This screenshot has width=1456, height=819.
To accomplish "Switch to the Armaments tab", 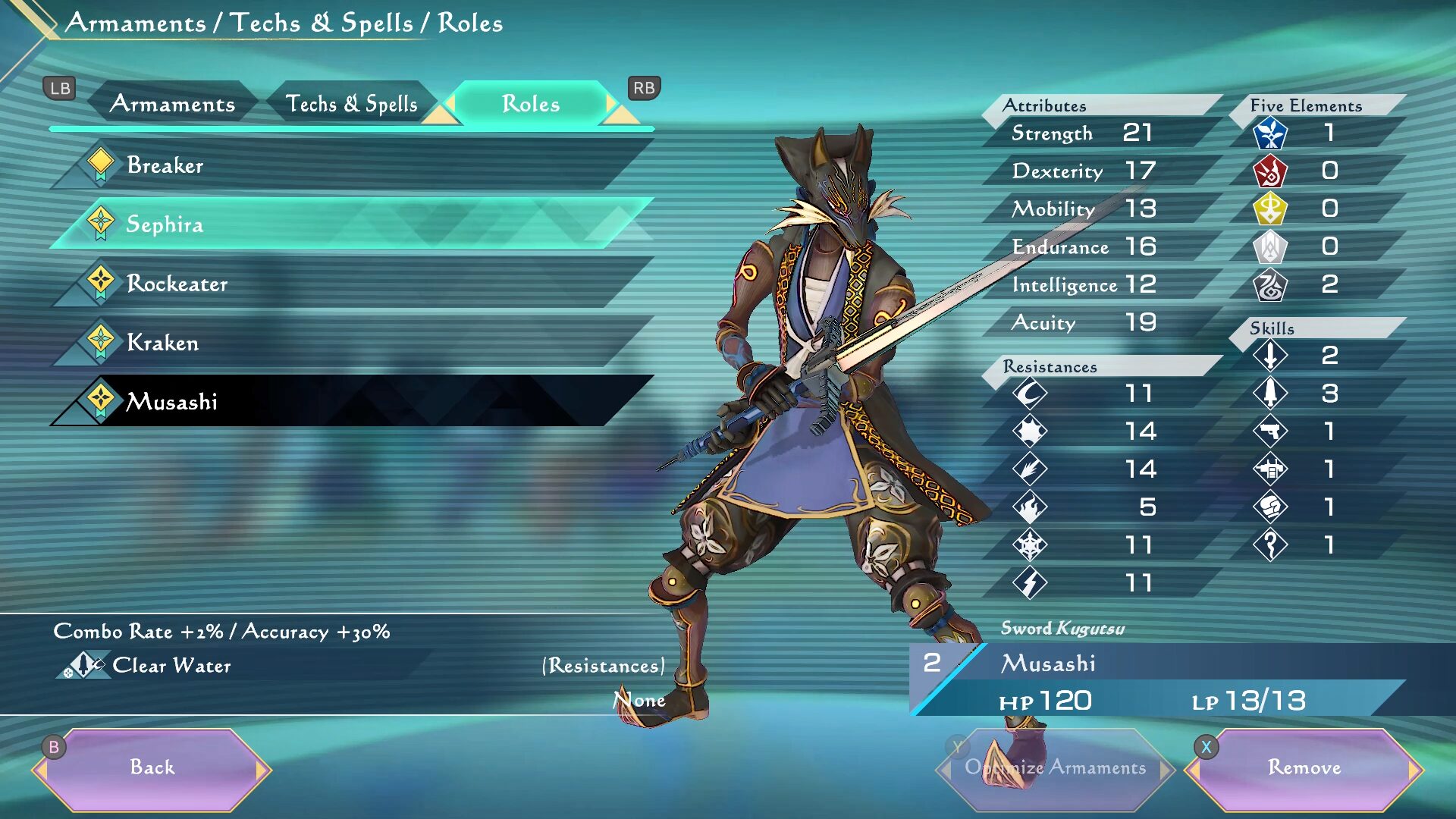I will (172, 104).
